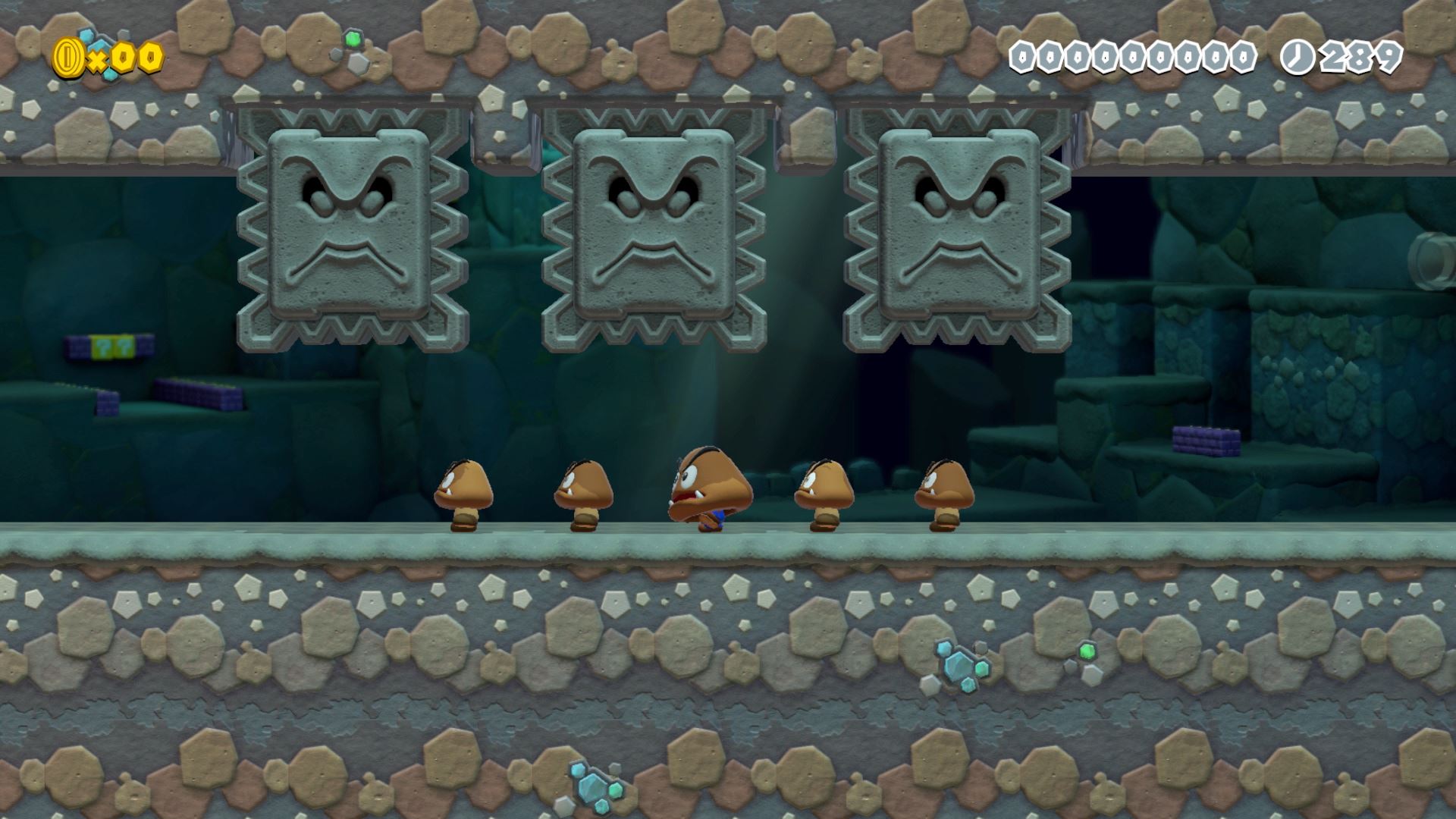Click the small purple block below the question blocks

[x=107, y=403]
